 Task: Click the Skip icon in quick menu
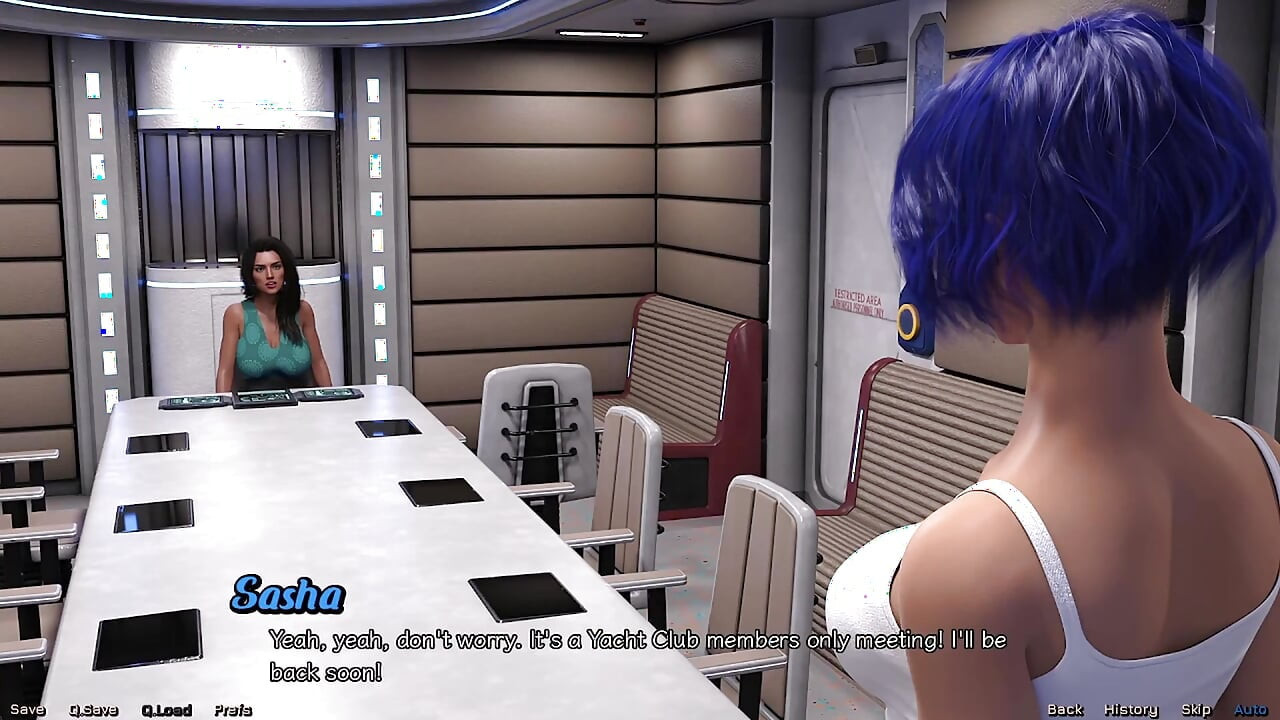[1197, 710]
